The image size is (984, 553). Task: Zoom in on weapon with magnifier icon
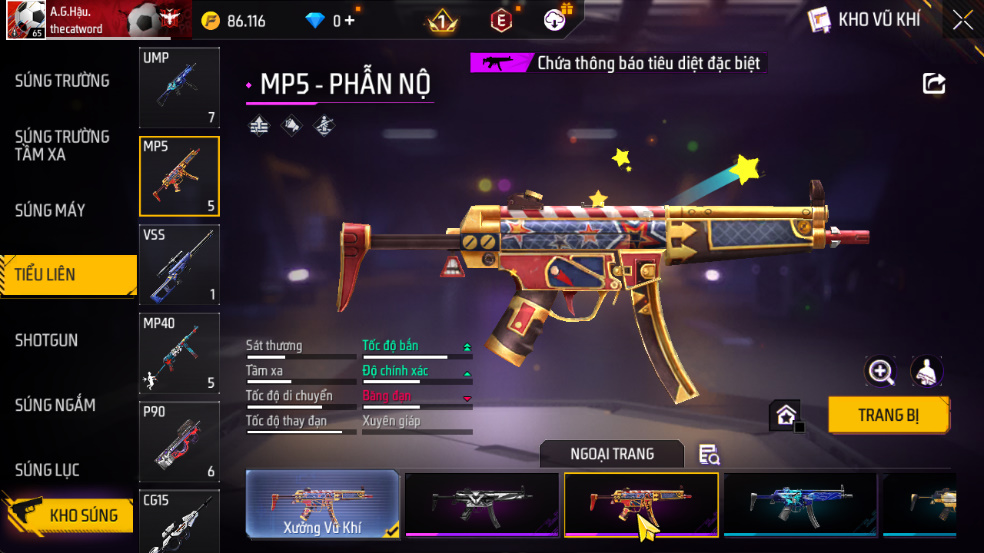881,372
